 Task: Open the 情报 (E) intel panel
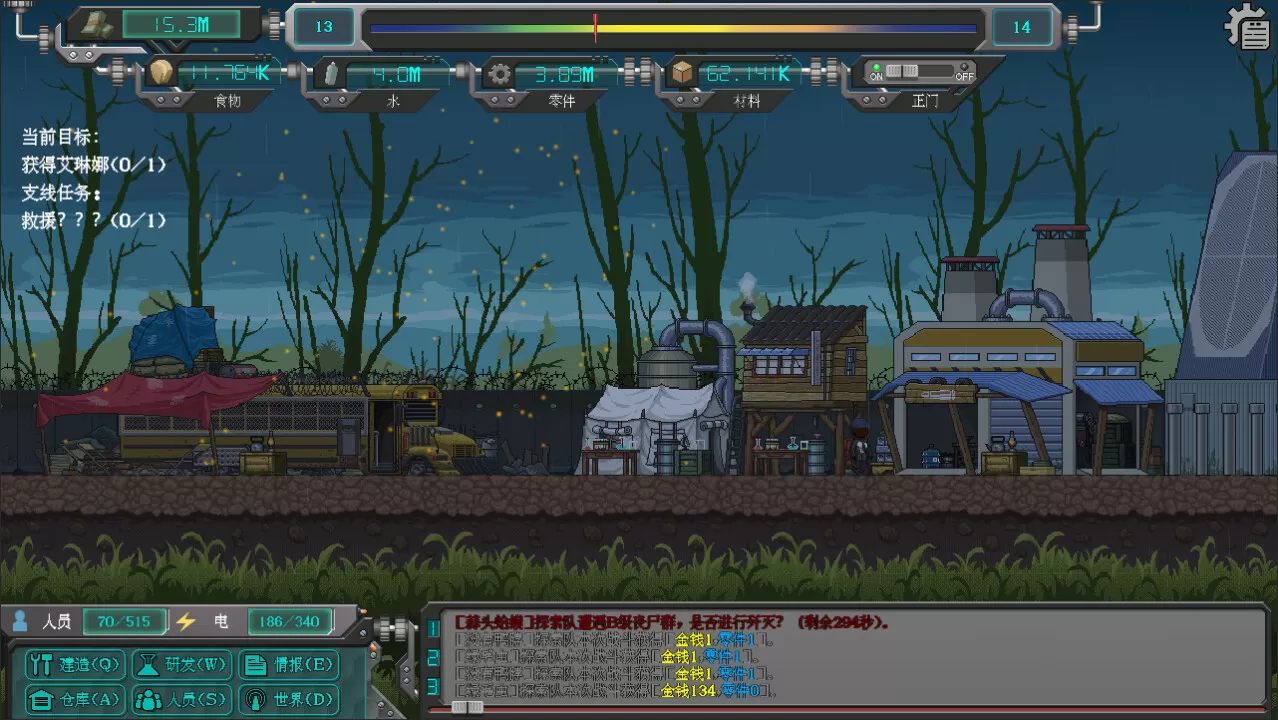290,664
